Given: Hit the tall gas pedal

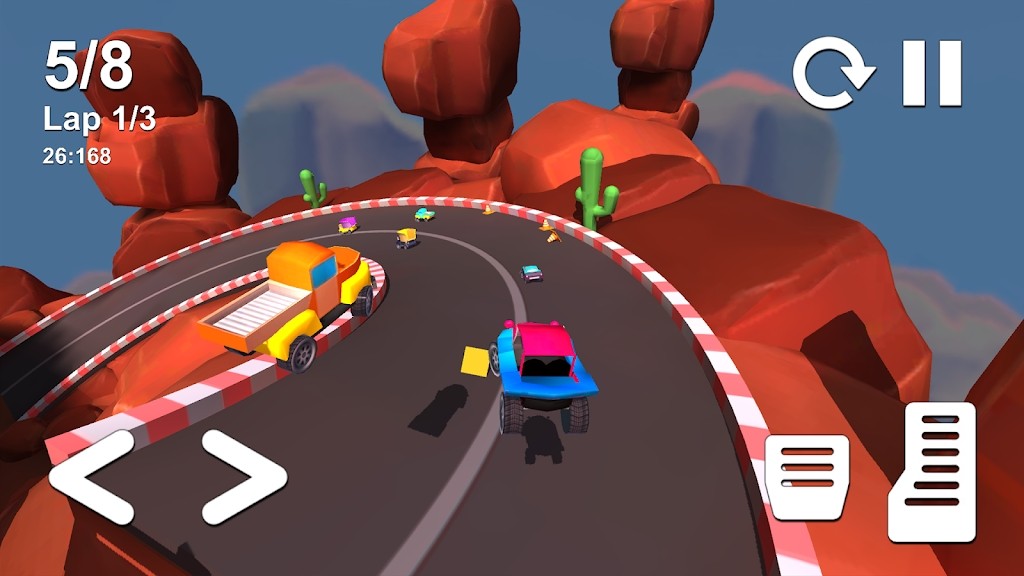Looking at the screenshot, I should 932,471.
